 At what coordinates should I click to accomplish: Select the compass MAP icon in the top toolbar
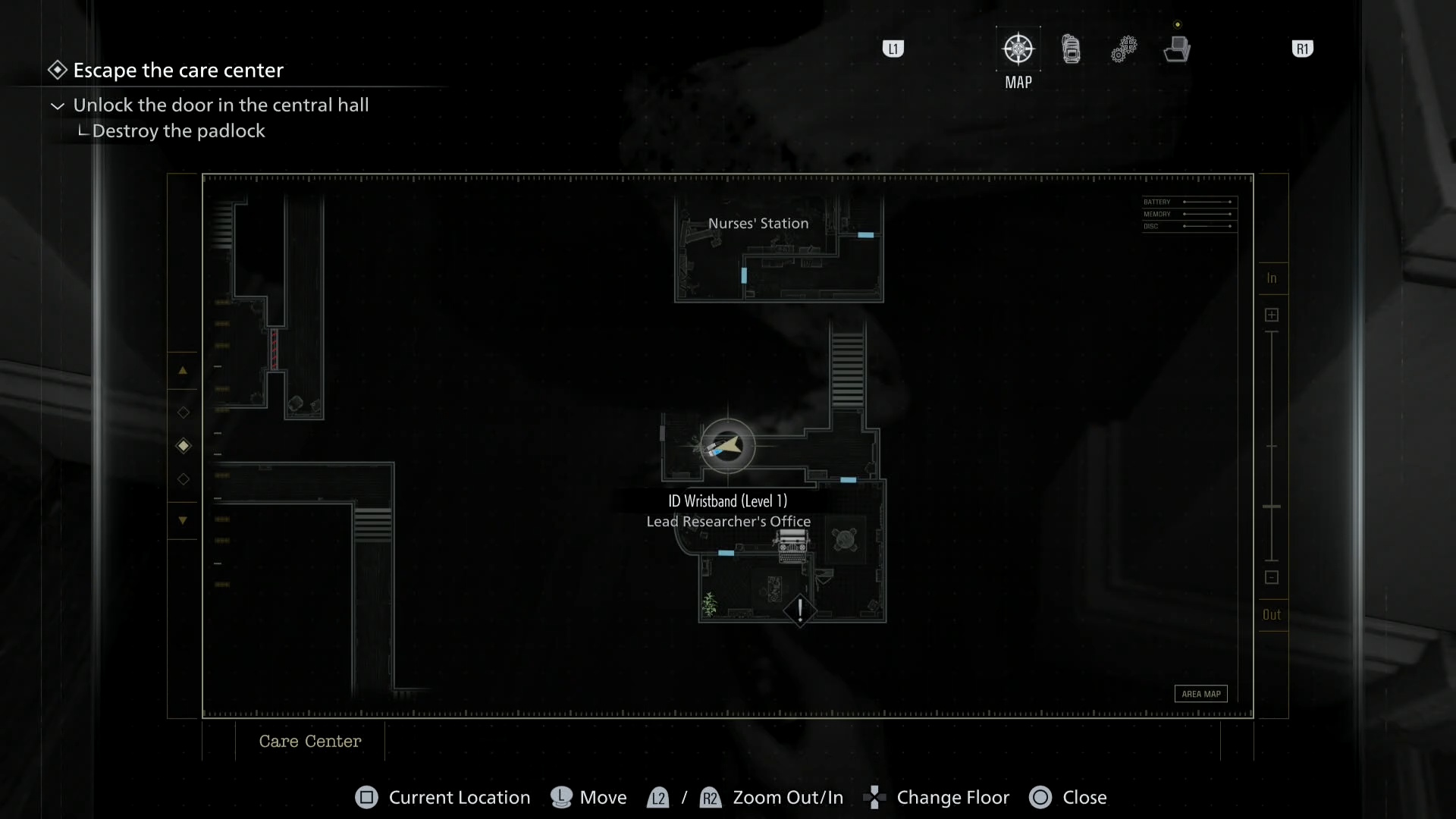1018,48
